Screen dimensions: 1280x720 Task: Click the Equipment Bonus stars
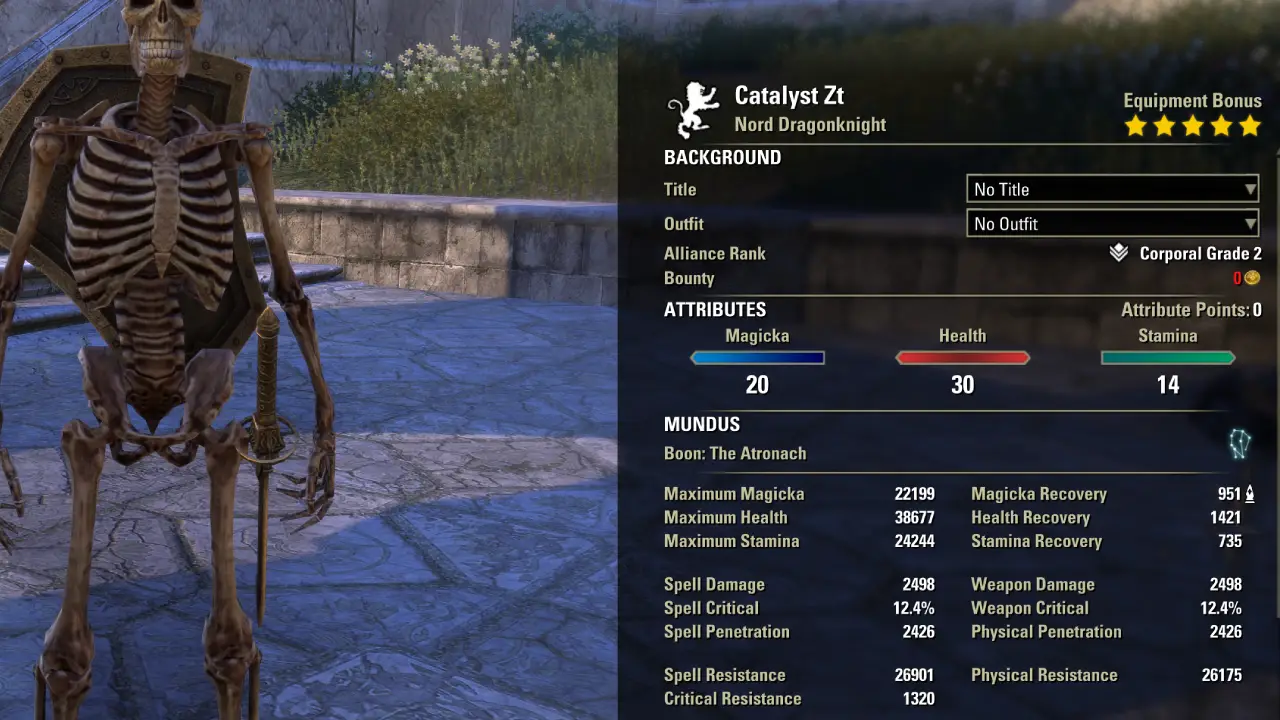tap(1192, 126)
